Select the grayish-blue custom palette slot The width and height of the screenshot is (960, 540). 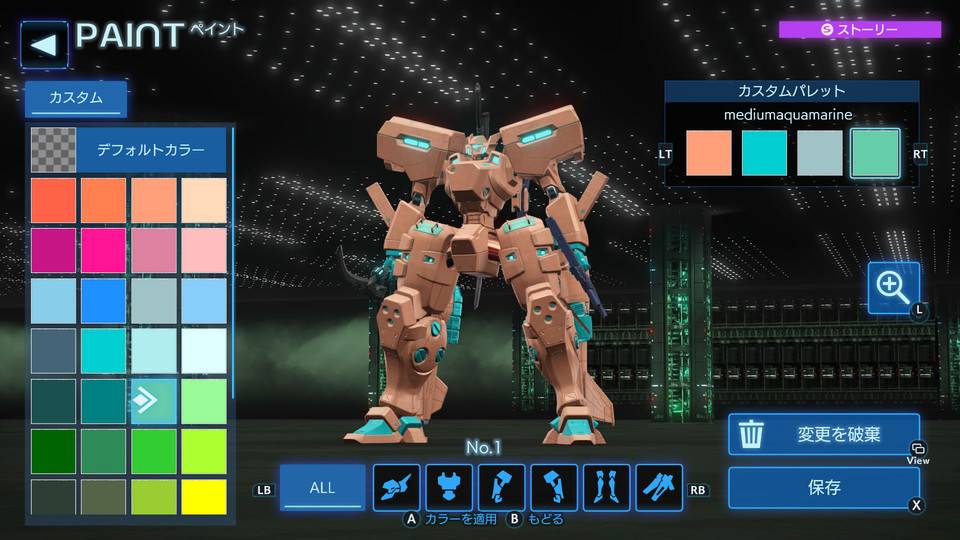coord(819,153)
